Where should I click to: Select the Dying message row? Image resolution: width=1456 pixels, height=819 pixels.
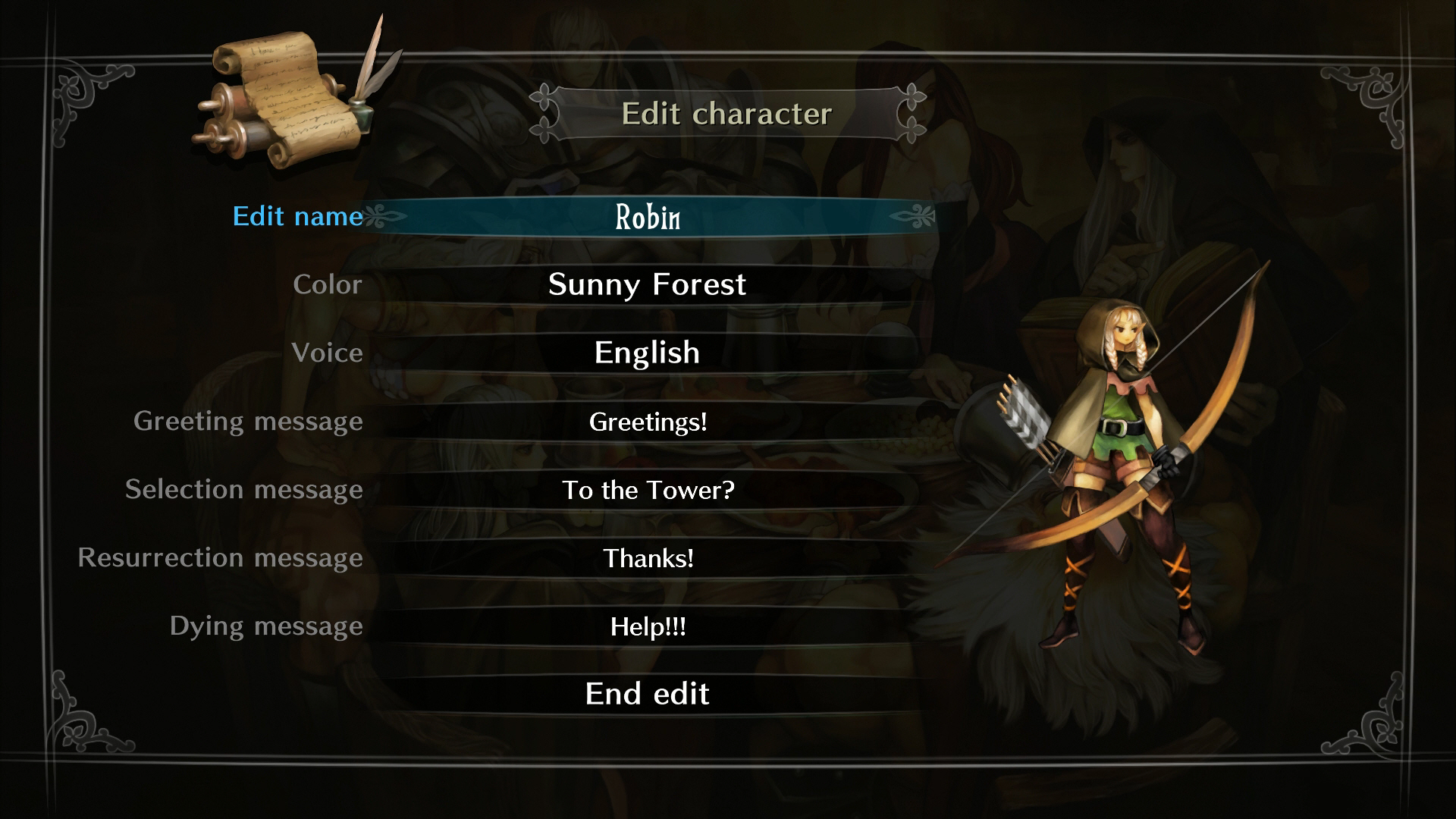648,626
